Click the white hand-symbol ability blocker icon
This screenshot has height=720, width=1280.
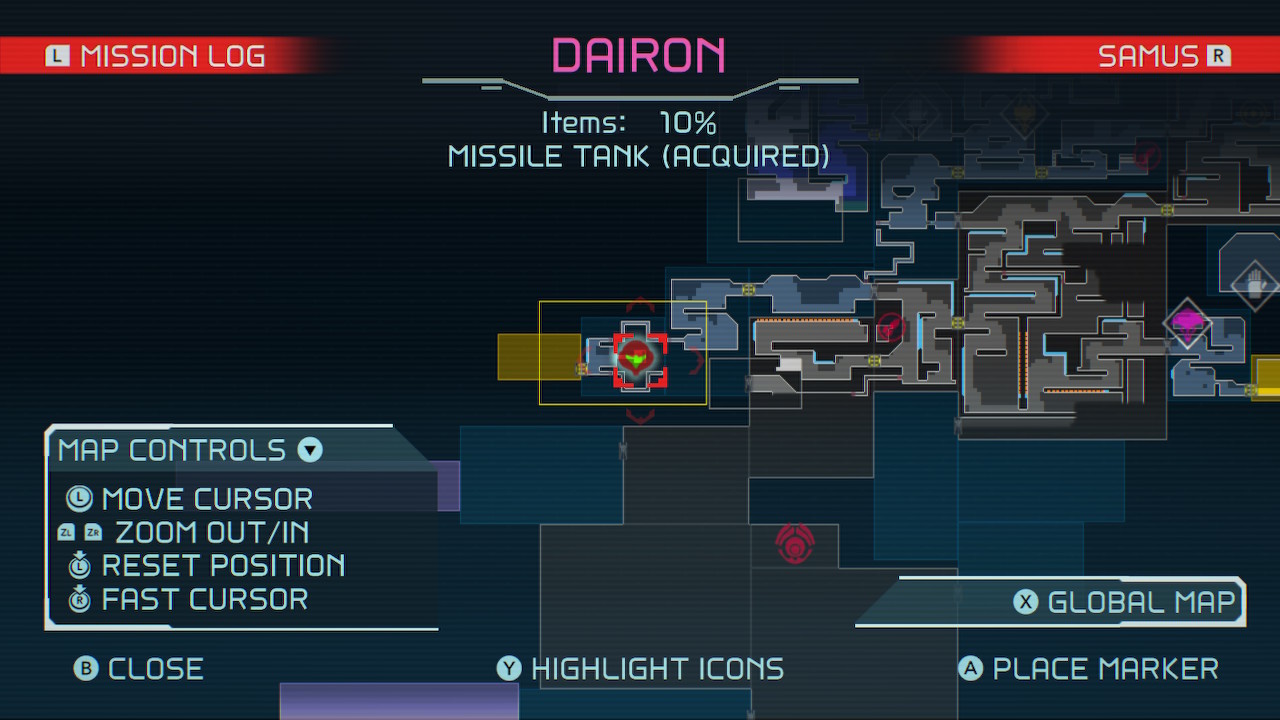click(1254, 285)
